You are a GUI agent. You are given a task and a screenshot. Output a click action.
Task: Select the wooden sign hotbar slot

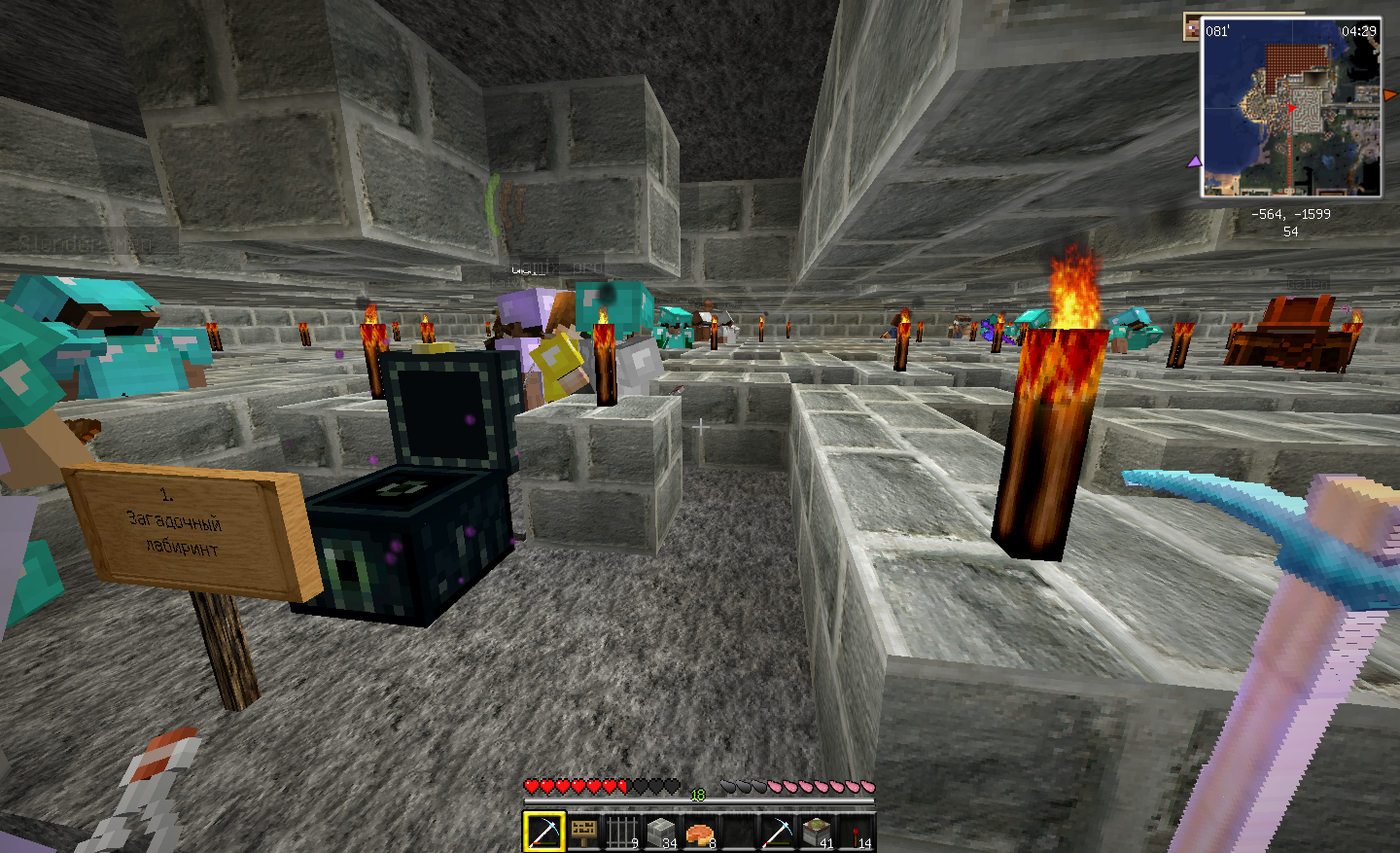click(x=583, y=832)
